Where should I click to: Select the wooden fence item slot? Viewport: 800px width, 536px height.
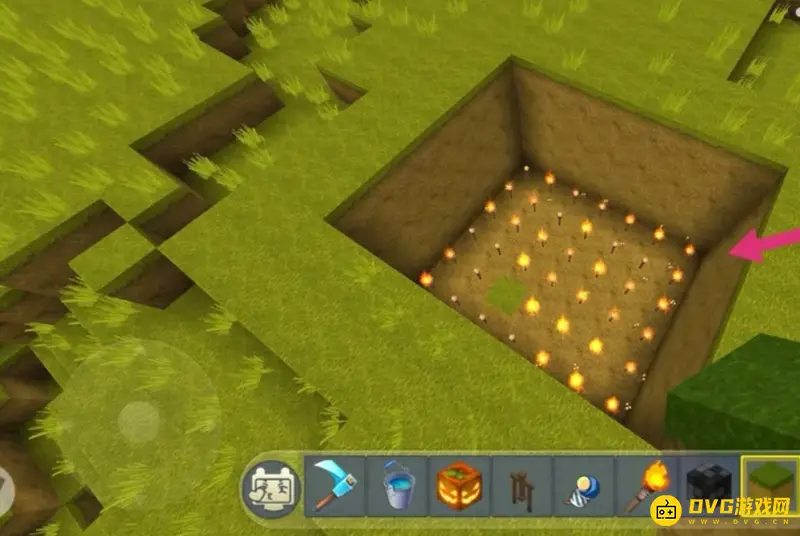[x=521, y=487]
